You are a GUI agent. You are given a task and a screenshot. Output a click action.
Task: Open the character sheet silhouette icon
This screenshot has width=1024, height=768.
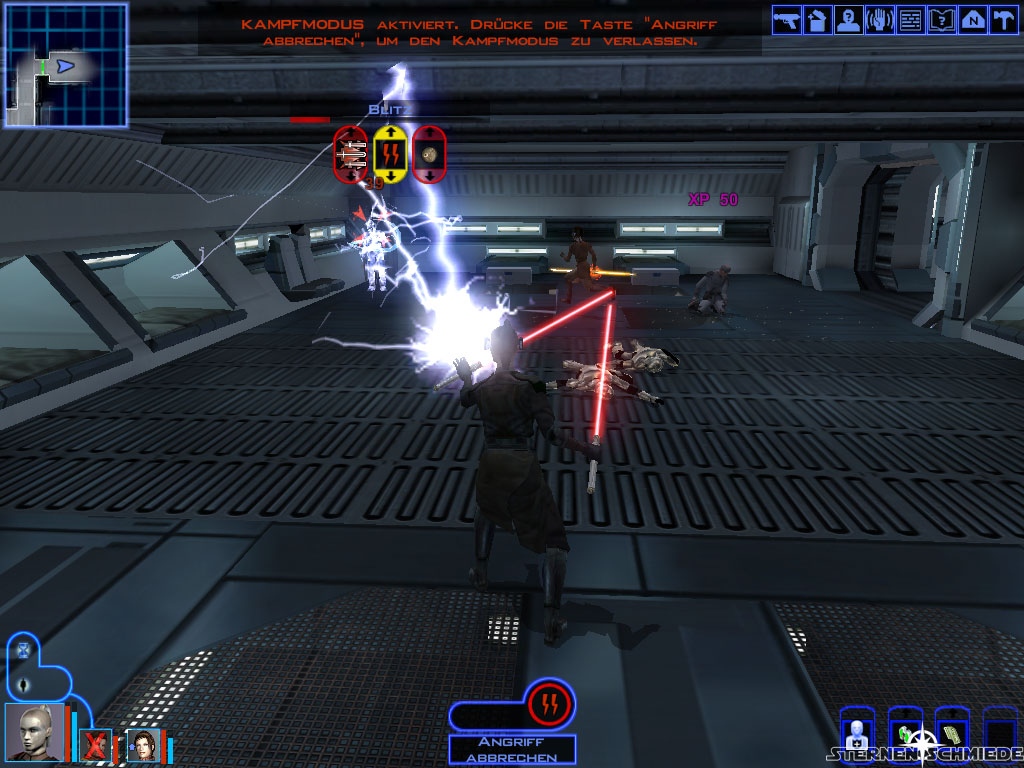(x=847, y=19)
